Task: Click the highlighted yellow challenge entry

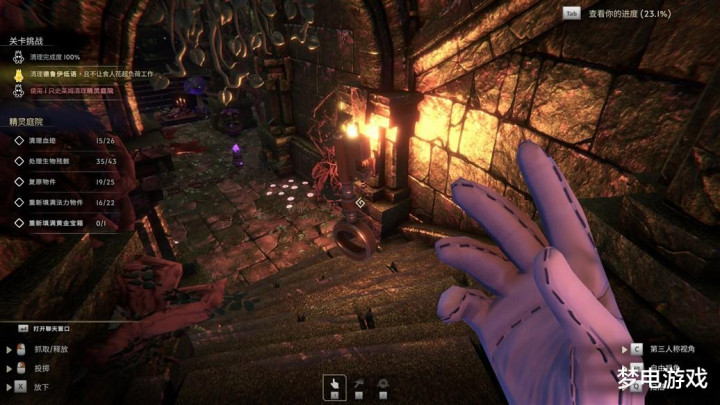Action: tap(90, 74)
